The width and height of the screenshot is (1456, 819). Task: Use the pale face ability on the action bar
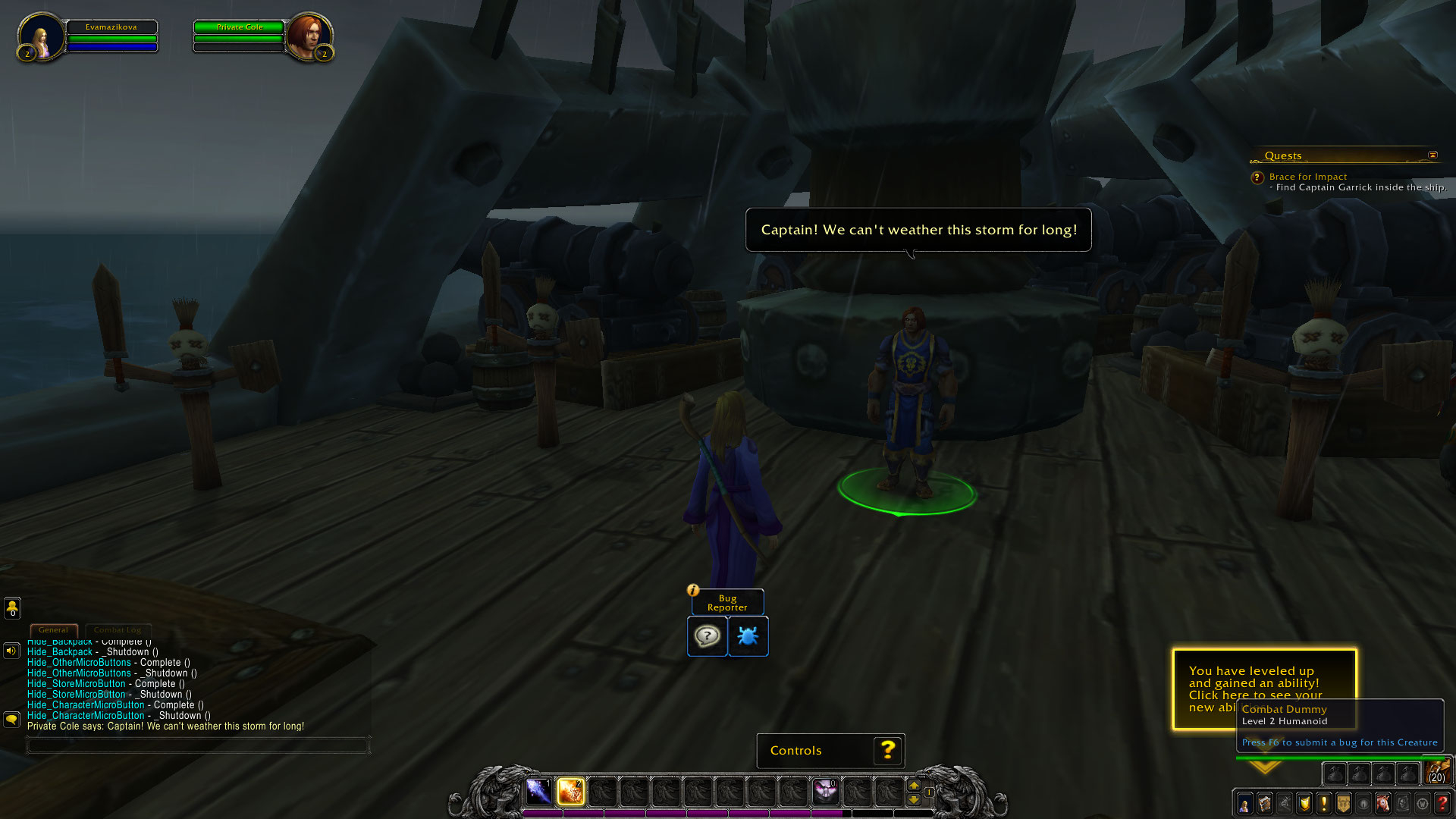(x=825, y=791)
